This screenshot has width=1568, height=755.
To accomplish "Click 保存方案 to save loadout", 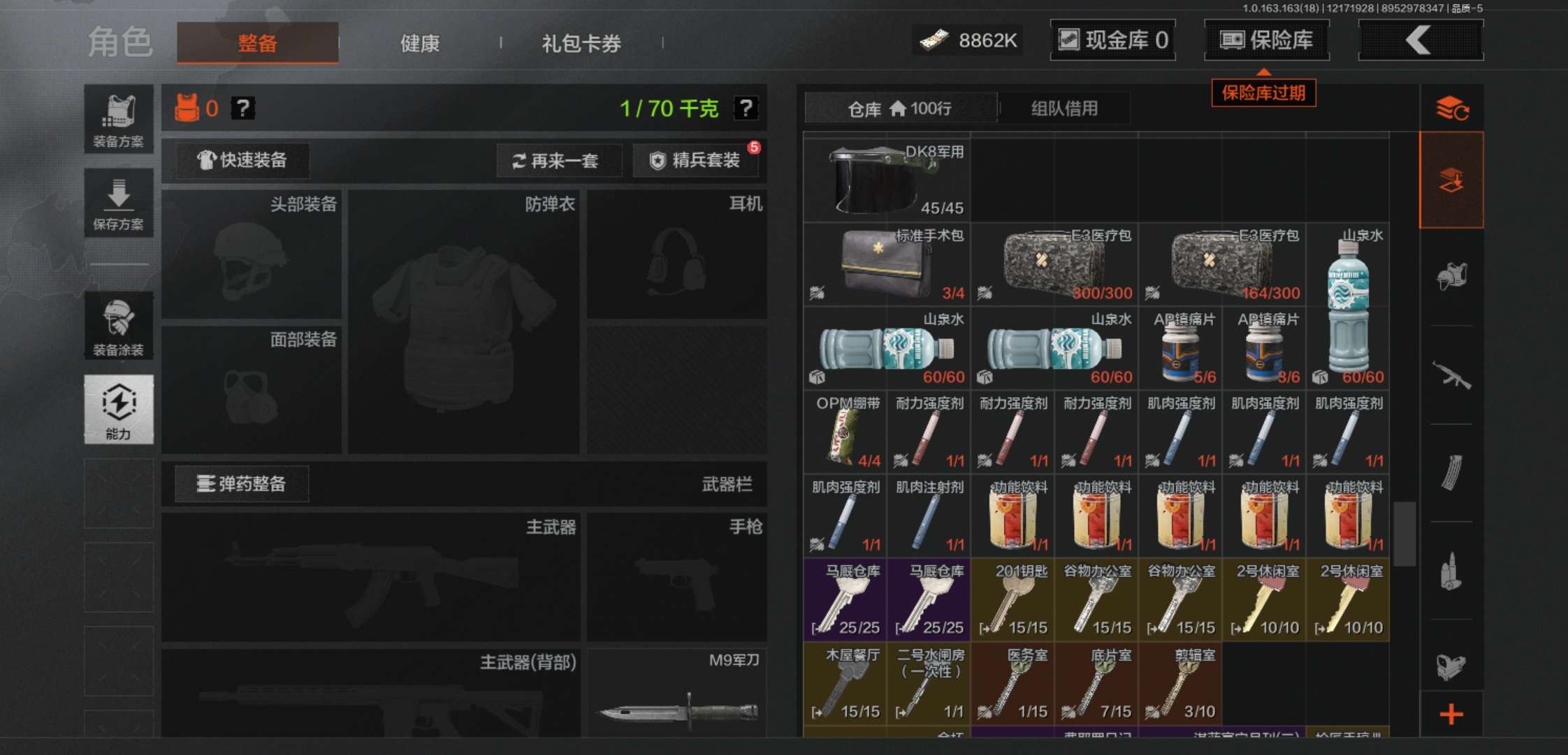I will point(119,203).
